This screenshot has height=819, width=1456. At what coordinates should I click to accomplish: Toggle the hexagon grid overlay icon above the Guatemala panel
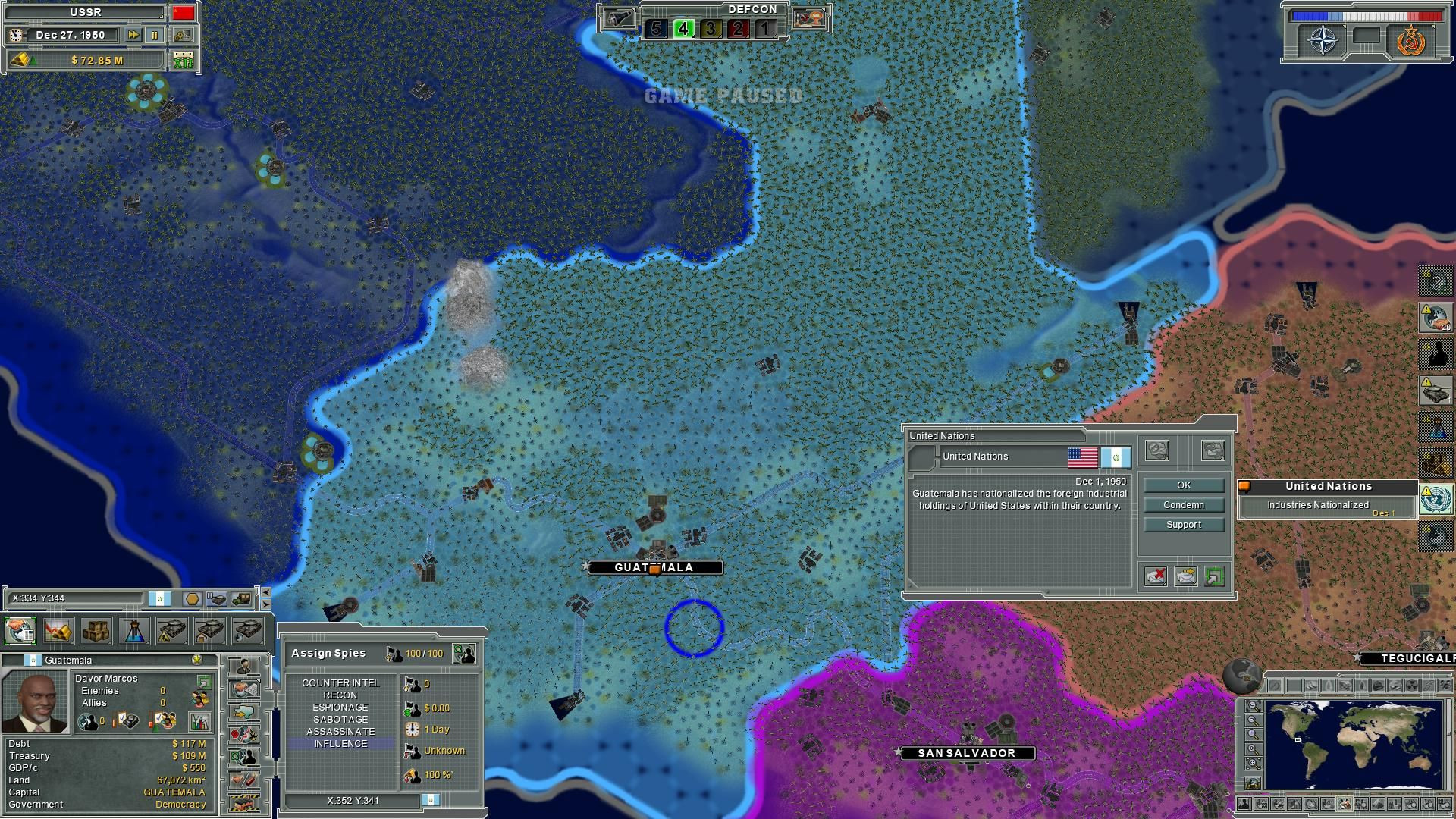click(x=192, y=599)
